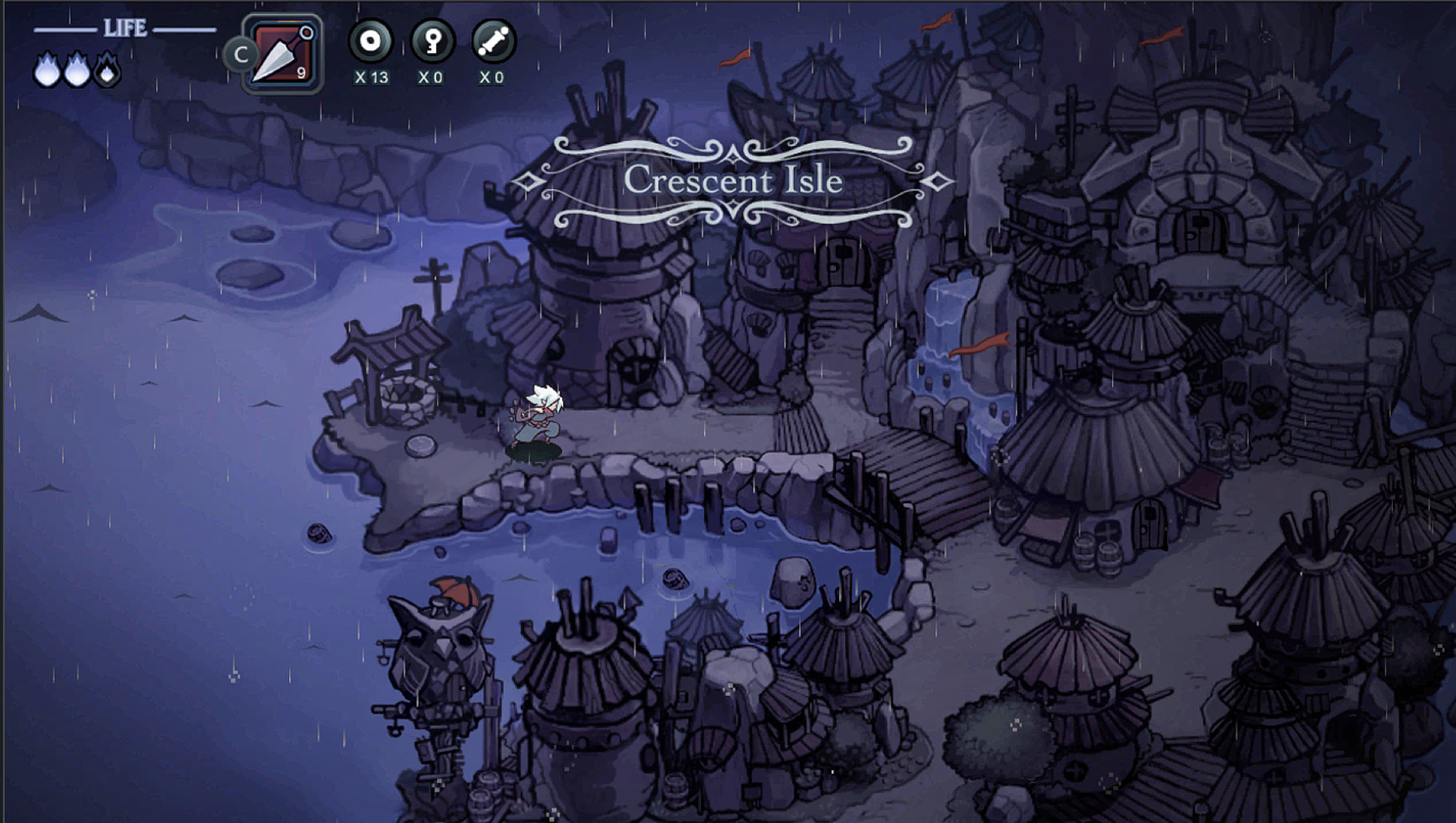Image resolution: width=1456 pixels, height=823 pixels.
Task: Click the X13 coin count label
Action: tap(371, 78)
